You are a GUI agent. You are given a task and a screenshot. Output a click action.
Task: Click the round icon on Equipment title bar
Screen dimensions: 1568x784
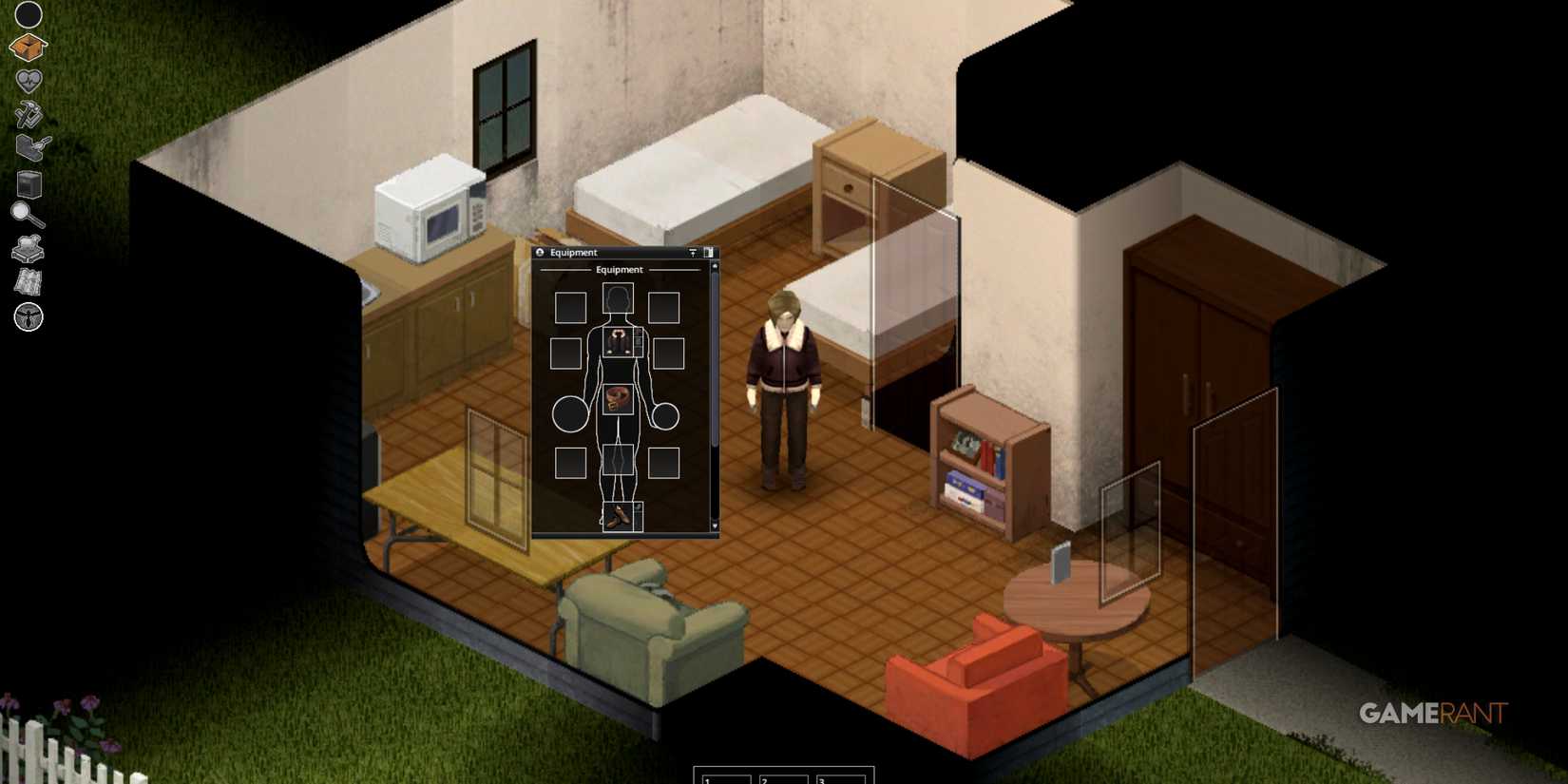tap(540, 252)
